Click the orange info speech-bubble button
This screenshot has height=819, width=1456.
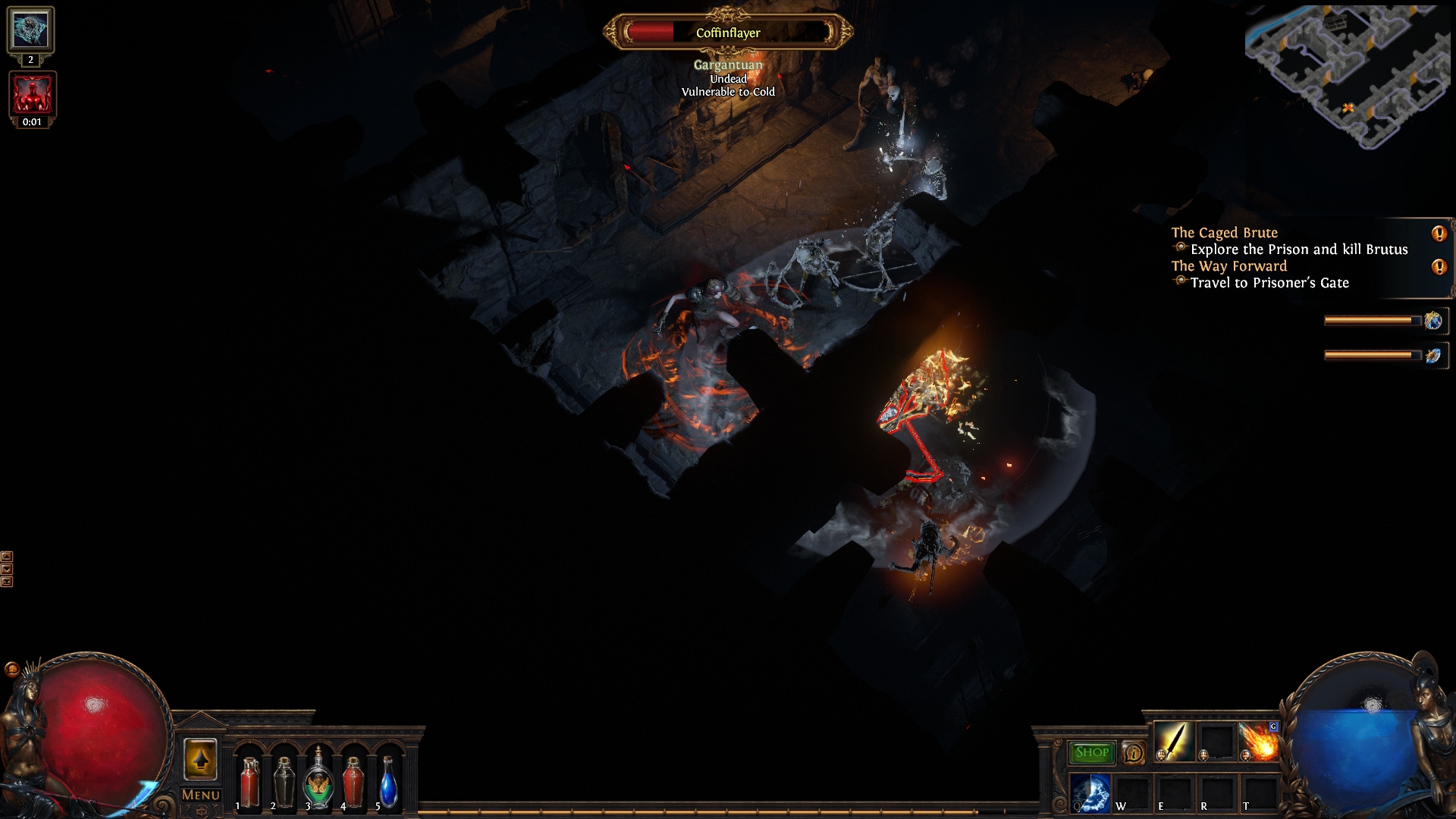click(1133, 752)
